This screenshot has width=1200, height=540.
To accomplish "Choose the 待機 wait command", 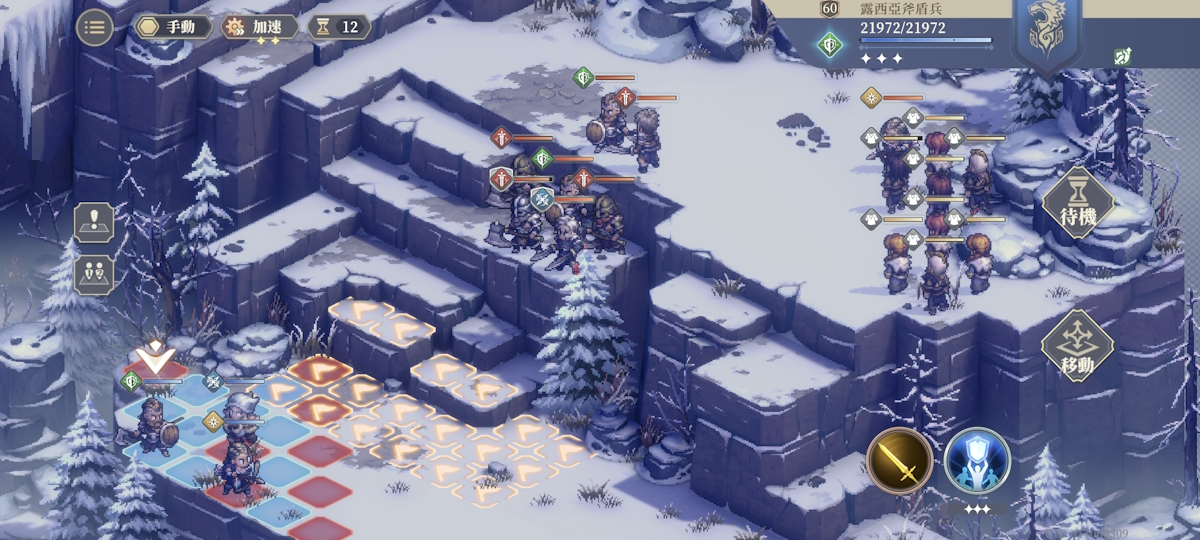I will 1077,203.
